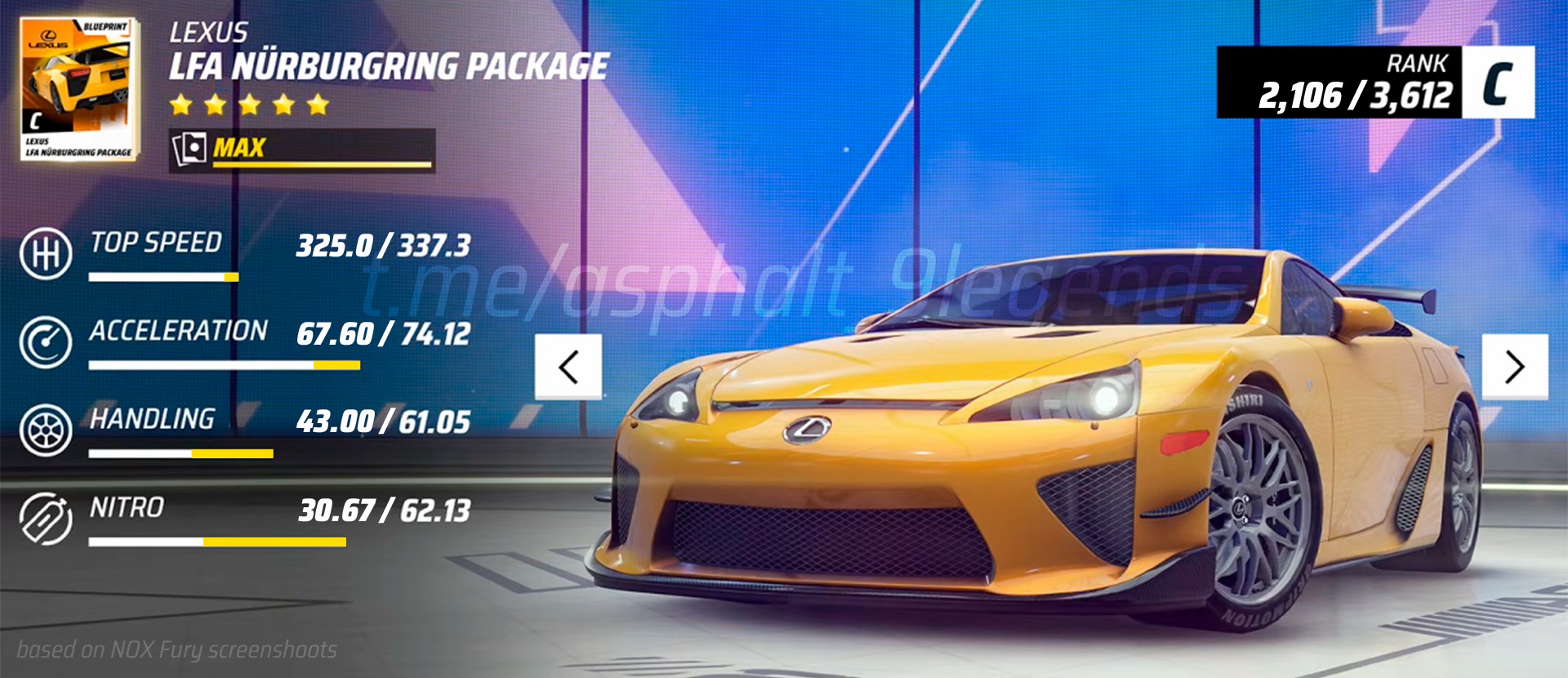Click the right arrow to view next car
The width and height of the screenshot is (1568, 678).
click(1512, 366)
